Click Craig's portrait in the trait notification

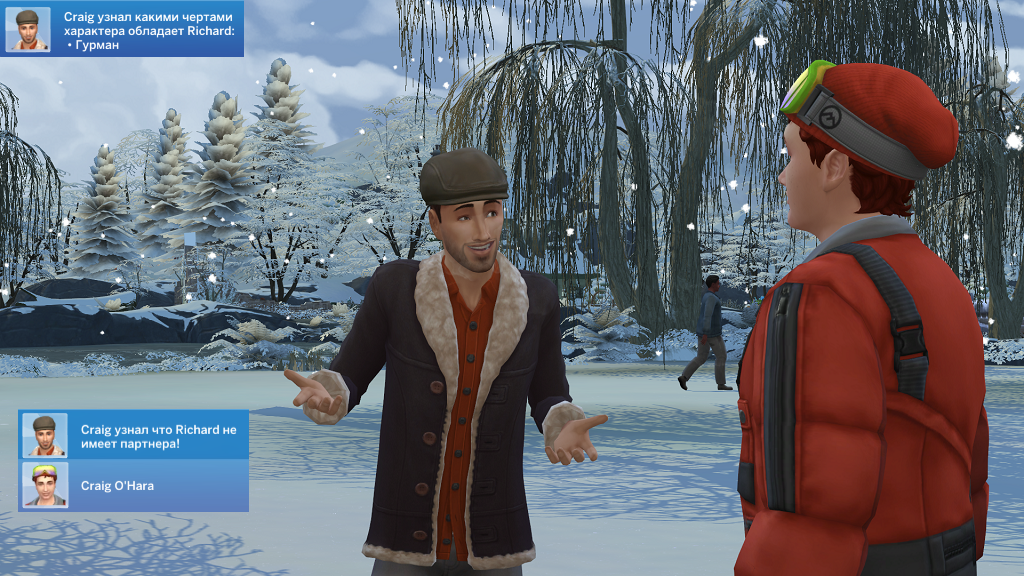(27, 29)
